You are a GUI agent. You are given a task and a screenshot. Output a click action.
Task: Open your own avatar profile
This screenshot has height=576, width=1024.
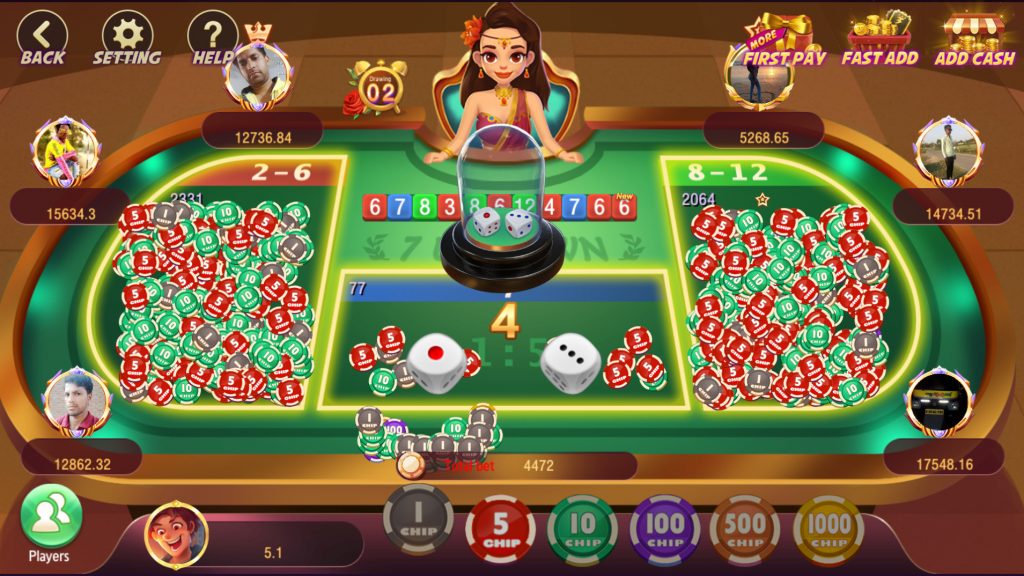[x=176, y=535]
